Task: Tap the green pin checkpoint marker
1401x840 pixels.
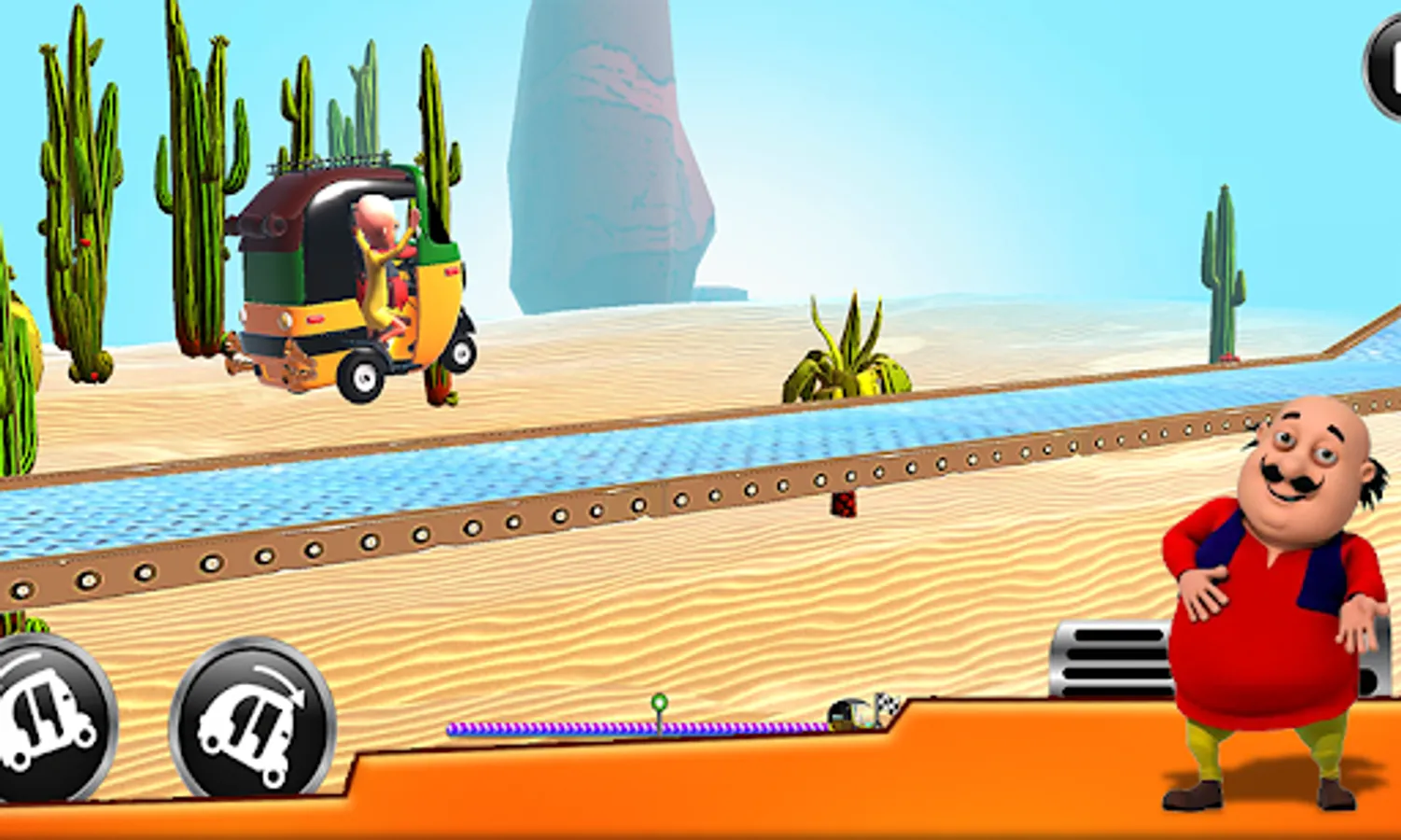Action: 661,702
